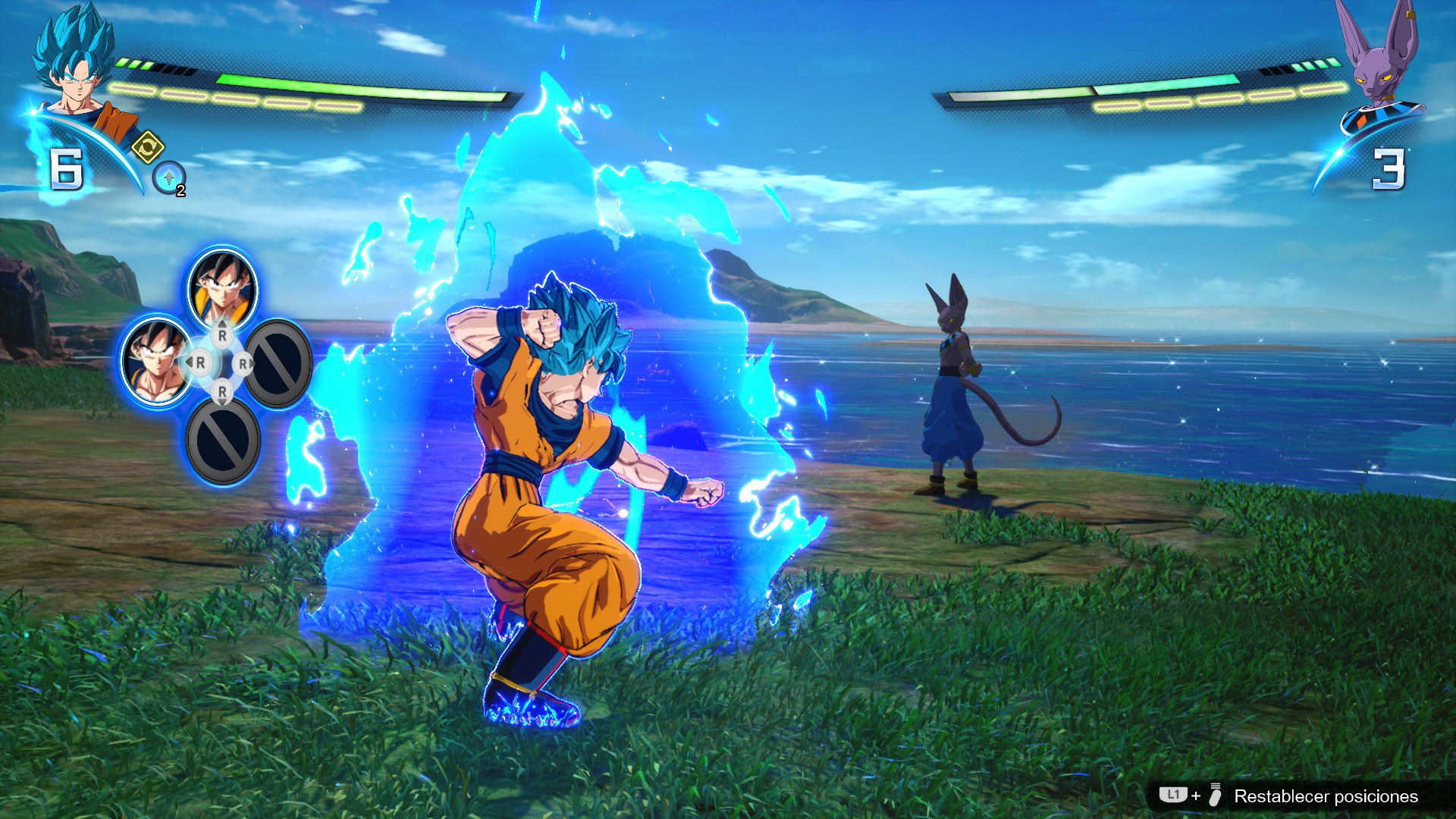Screen dimensions: 1456x819
Task: Expand the right R arrow on the switch d-pad
Action: (243, 363)
